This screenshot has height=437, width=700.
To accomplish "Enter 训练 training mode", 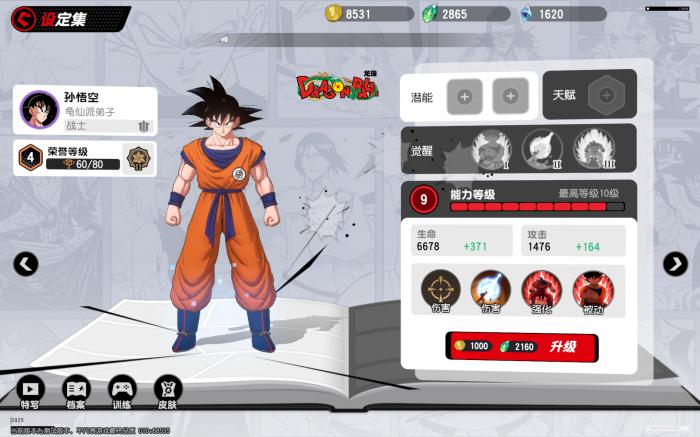I will coord(122,392).
